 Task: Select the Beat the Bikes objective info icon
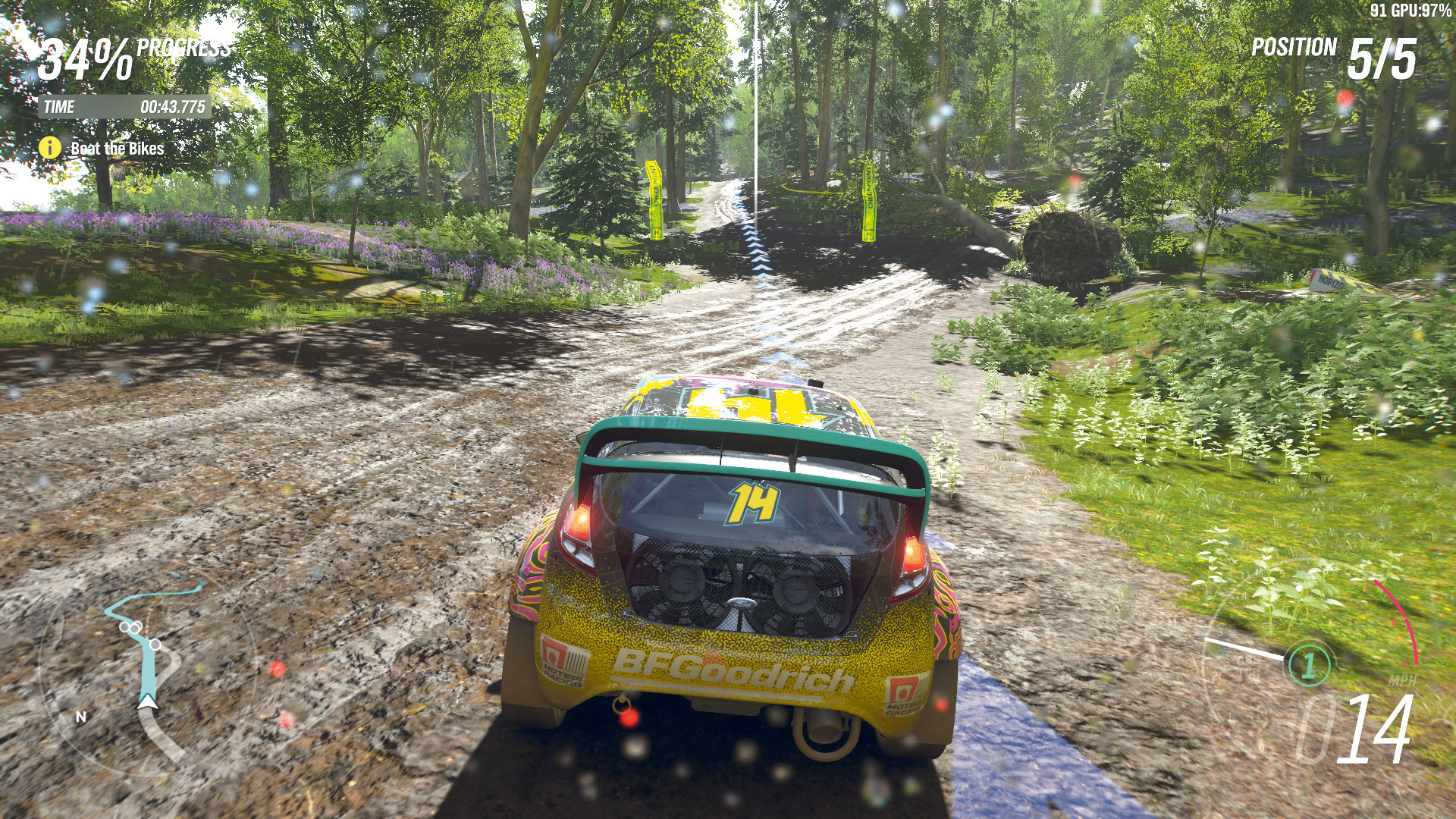pos(50,148)
